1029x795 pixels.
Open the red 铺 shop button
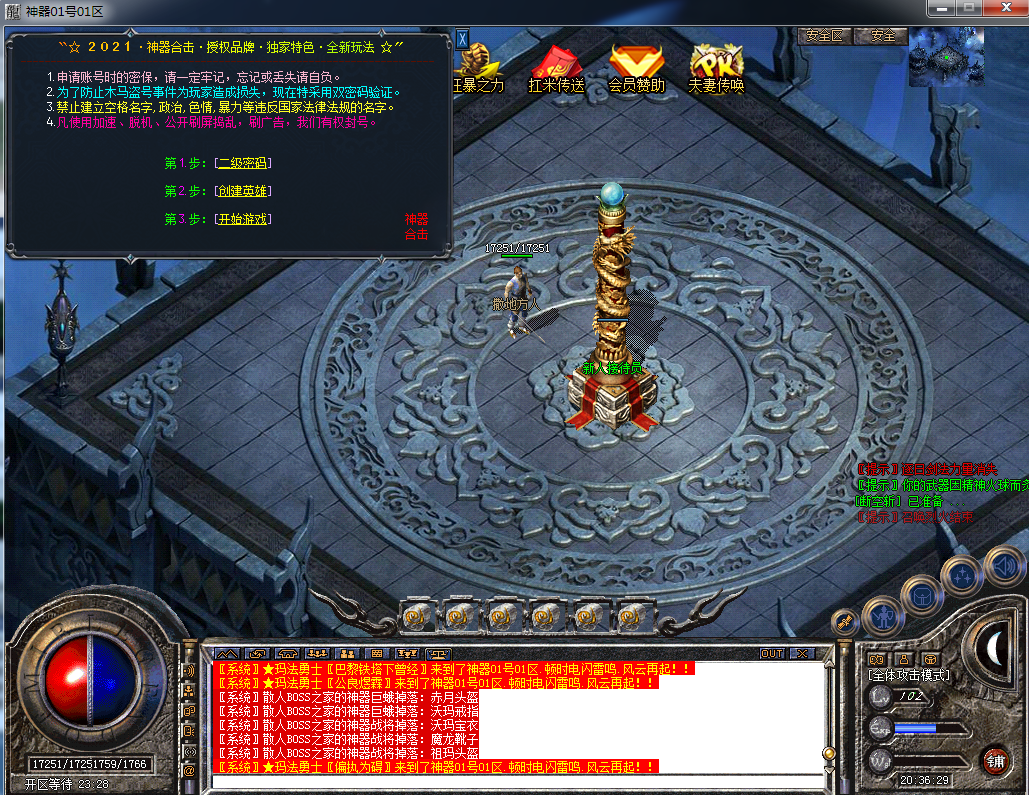[x=994, y=760]
